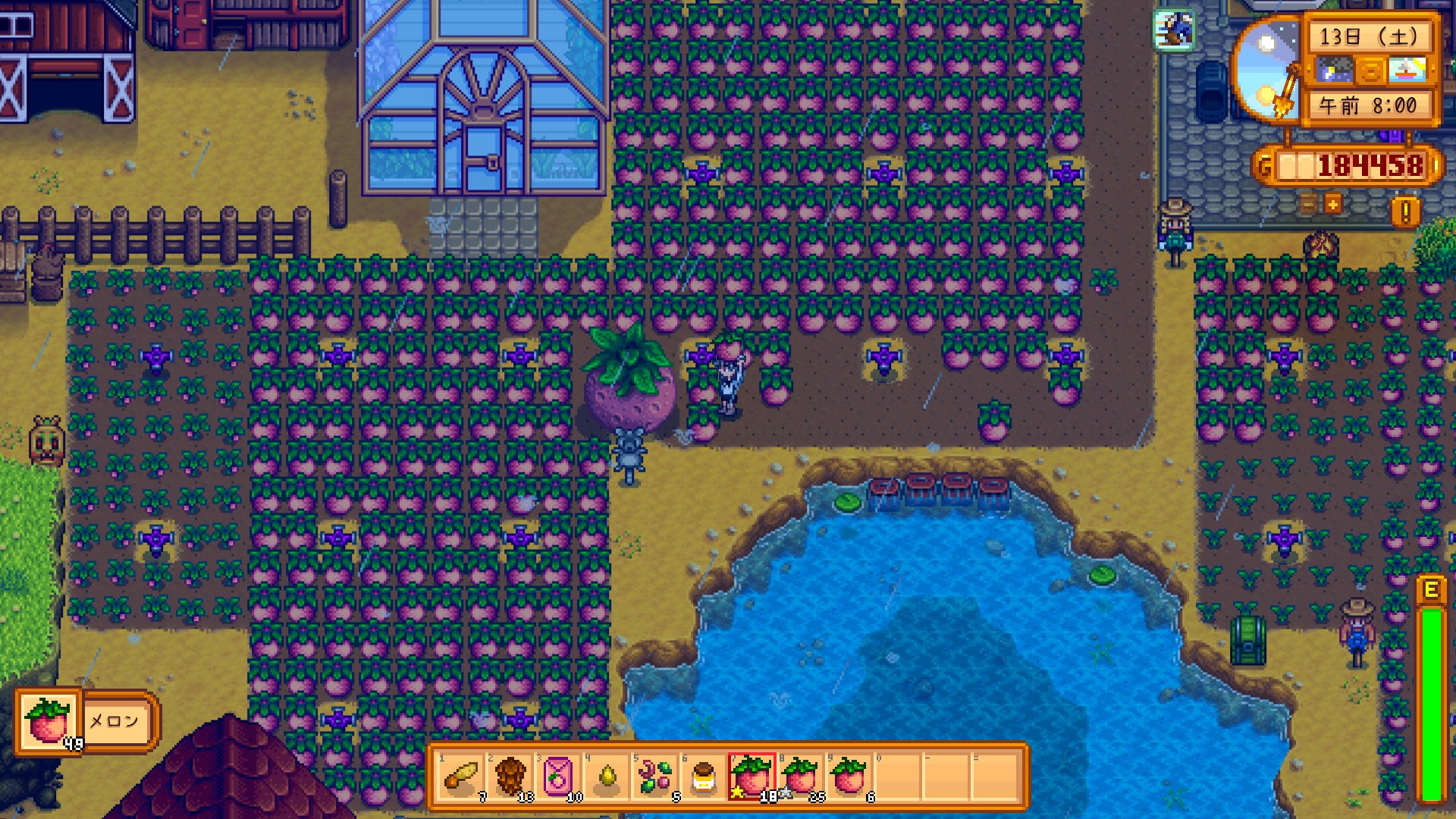Choose the mixed seeds stack of 5
Screen dimensions: 1456x819
(x=655, y=777)
